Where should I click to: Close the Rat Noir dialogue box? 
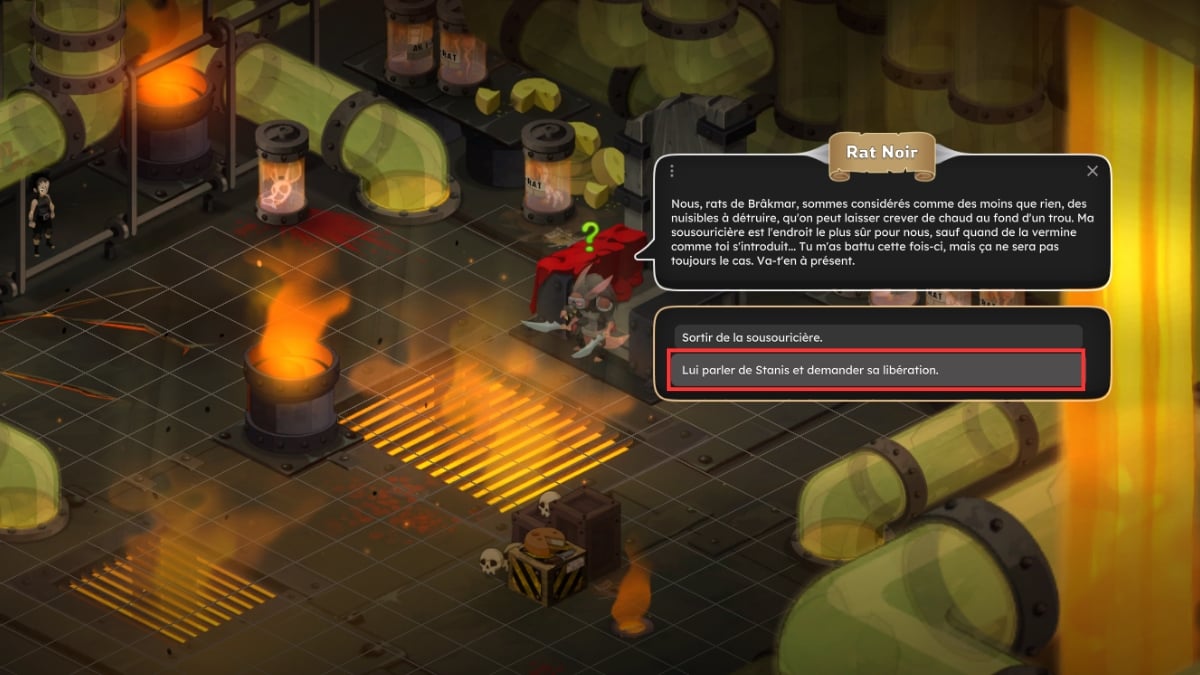[1092, 171]
